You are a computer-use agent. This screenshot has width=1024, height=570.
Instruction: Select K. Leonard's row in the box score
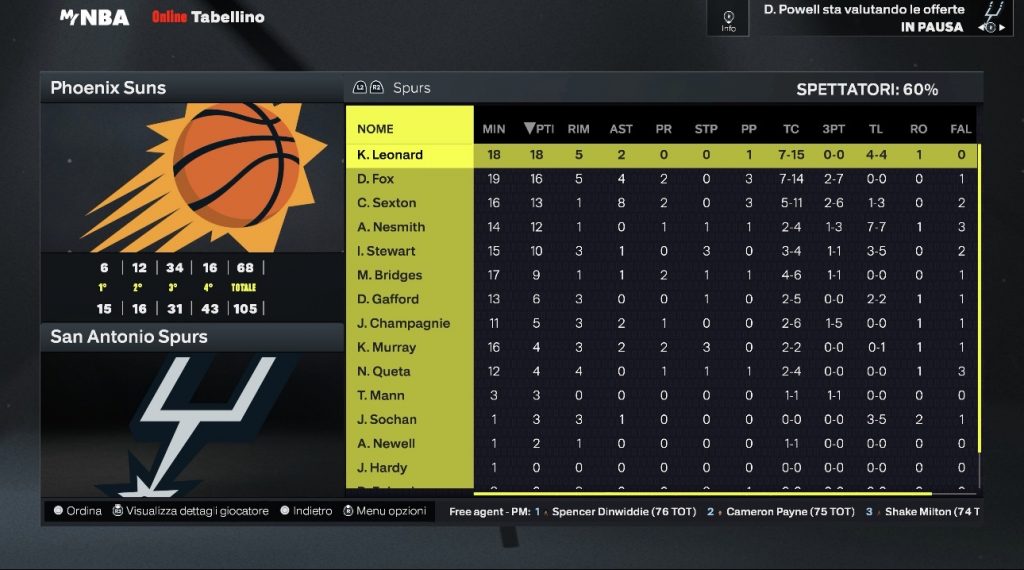(390, 155)
